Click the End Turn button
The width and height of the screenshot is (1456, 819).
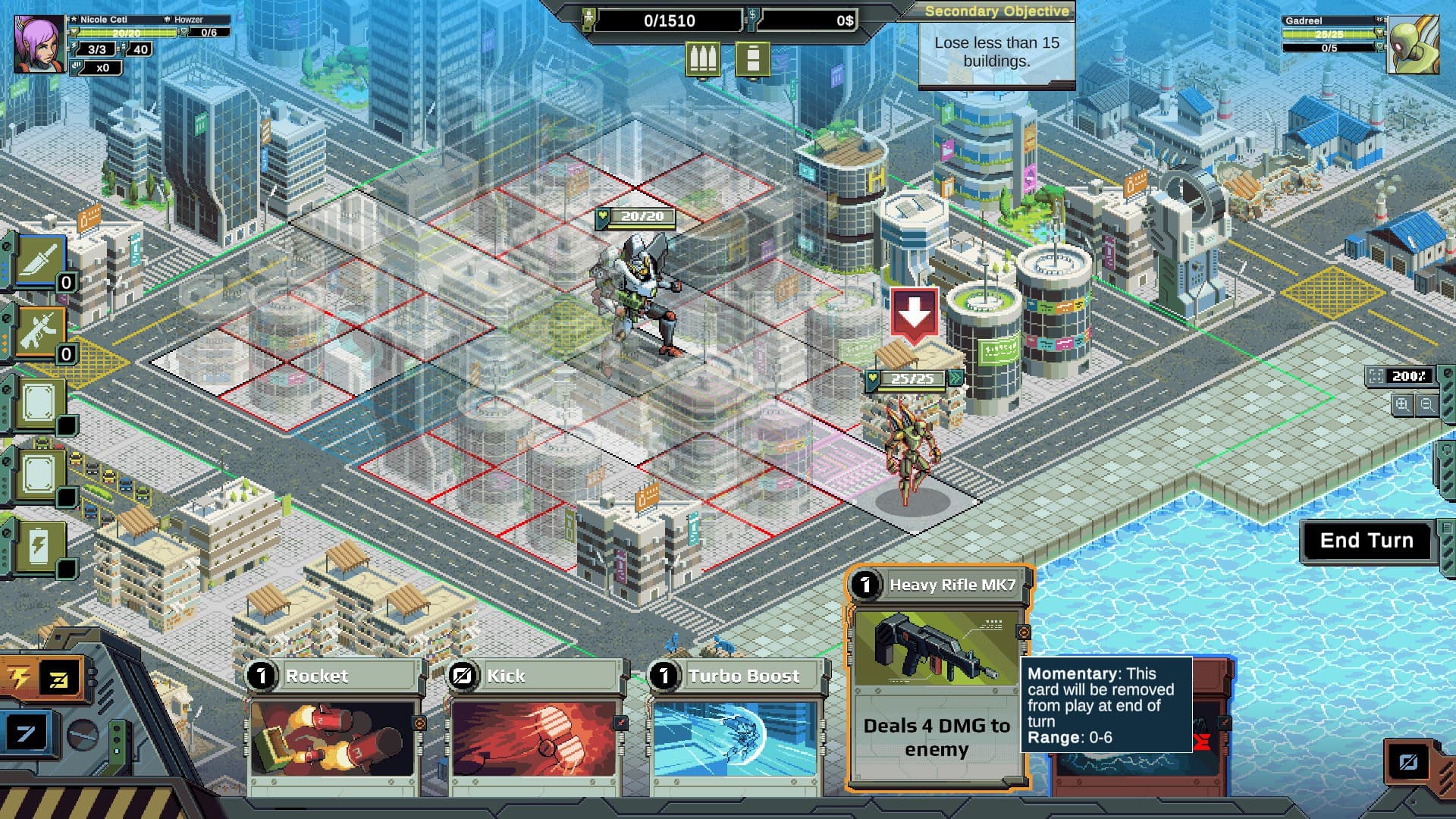point(1367,541)
